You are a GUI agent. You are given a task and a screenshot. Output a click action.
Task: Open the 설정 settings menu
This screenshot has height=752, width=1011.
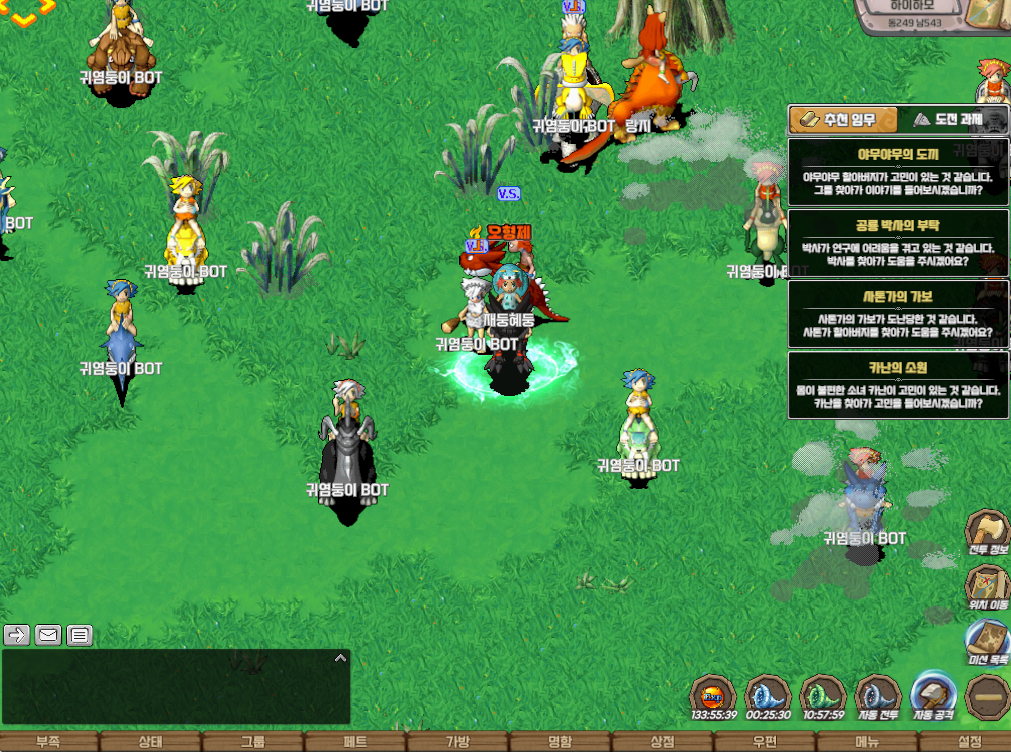(x=969, y=741)
